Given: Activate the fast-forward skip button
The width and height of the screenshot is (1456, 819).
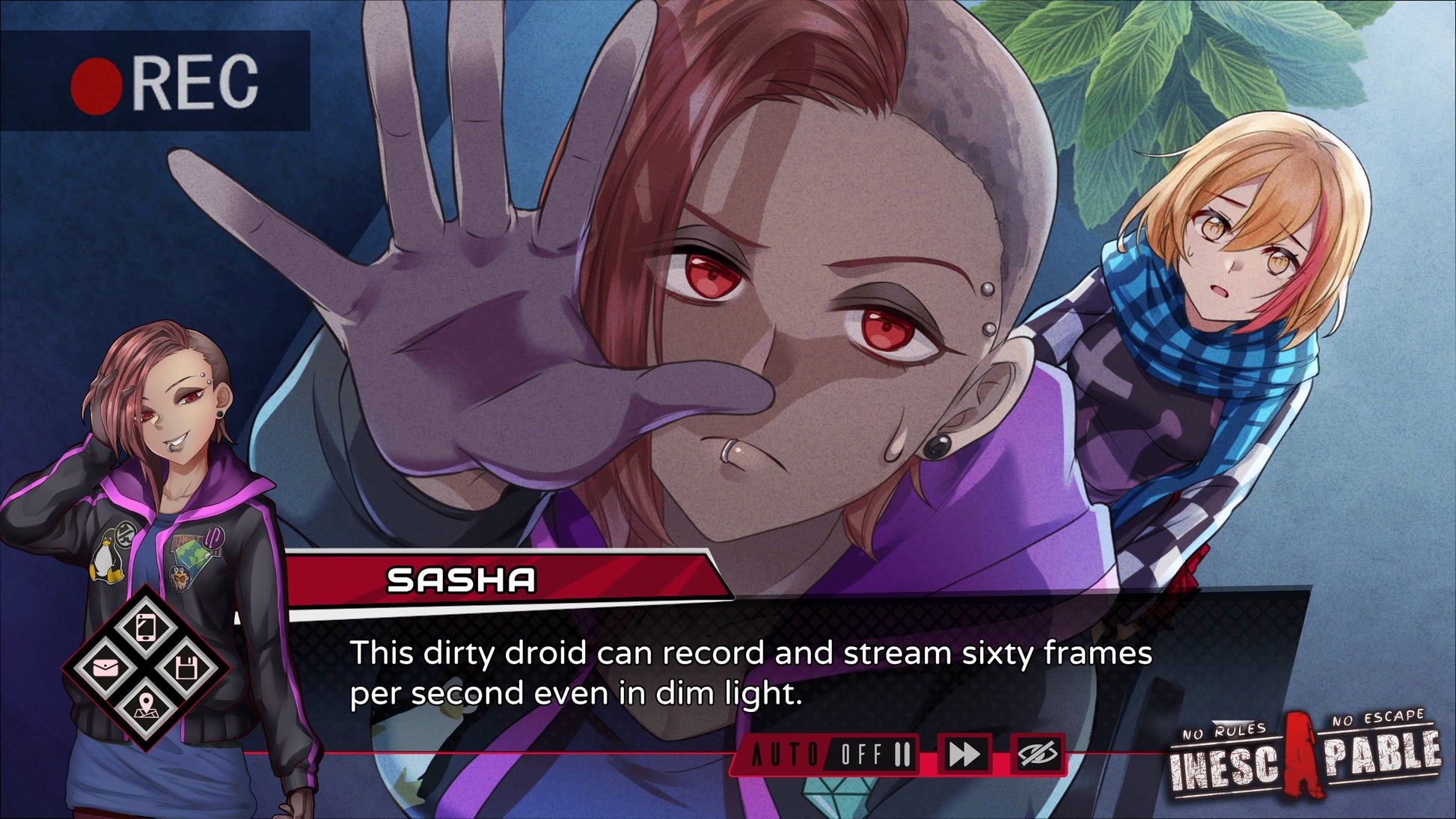Looking at the screenshot, I should (x=964, y=754).
